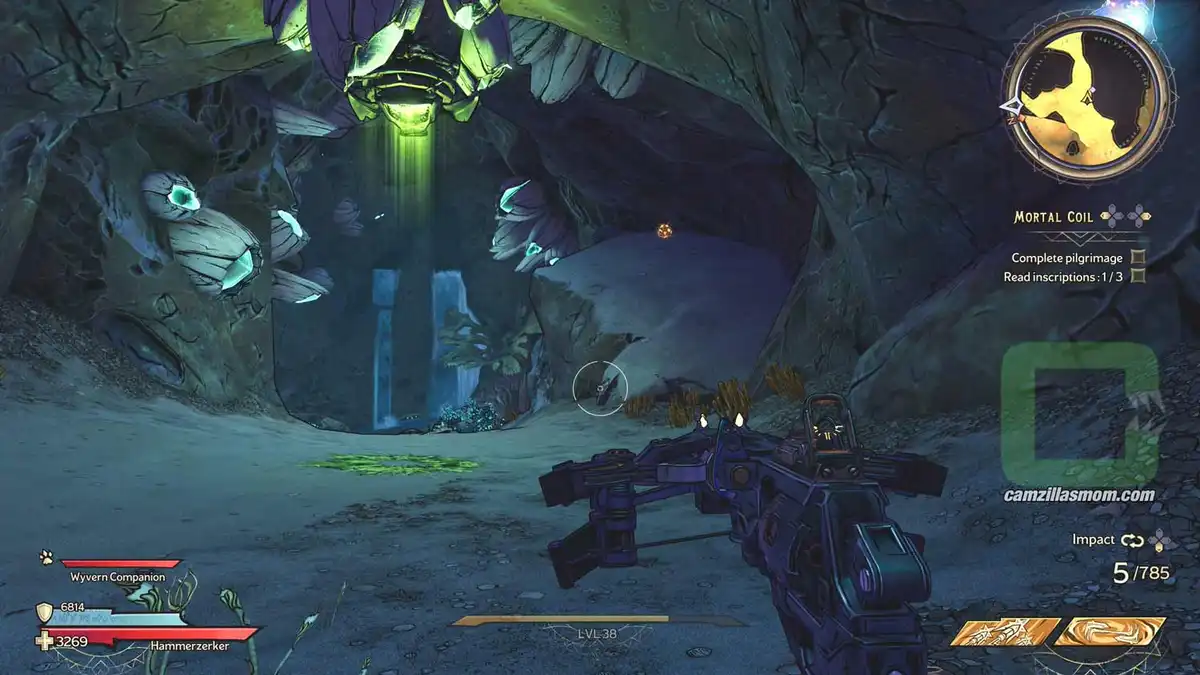Activate the left orange action skill icon
The width and height of the screenshot is (1200, 675).
point(1004,631)
